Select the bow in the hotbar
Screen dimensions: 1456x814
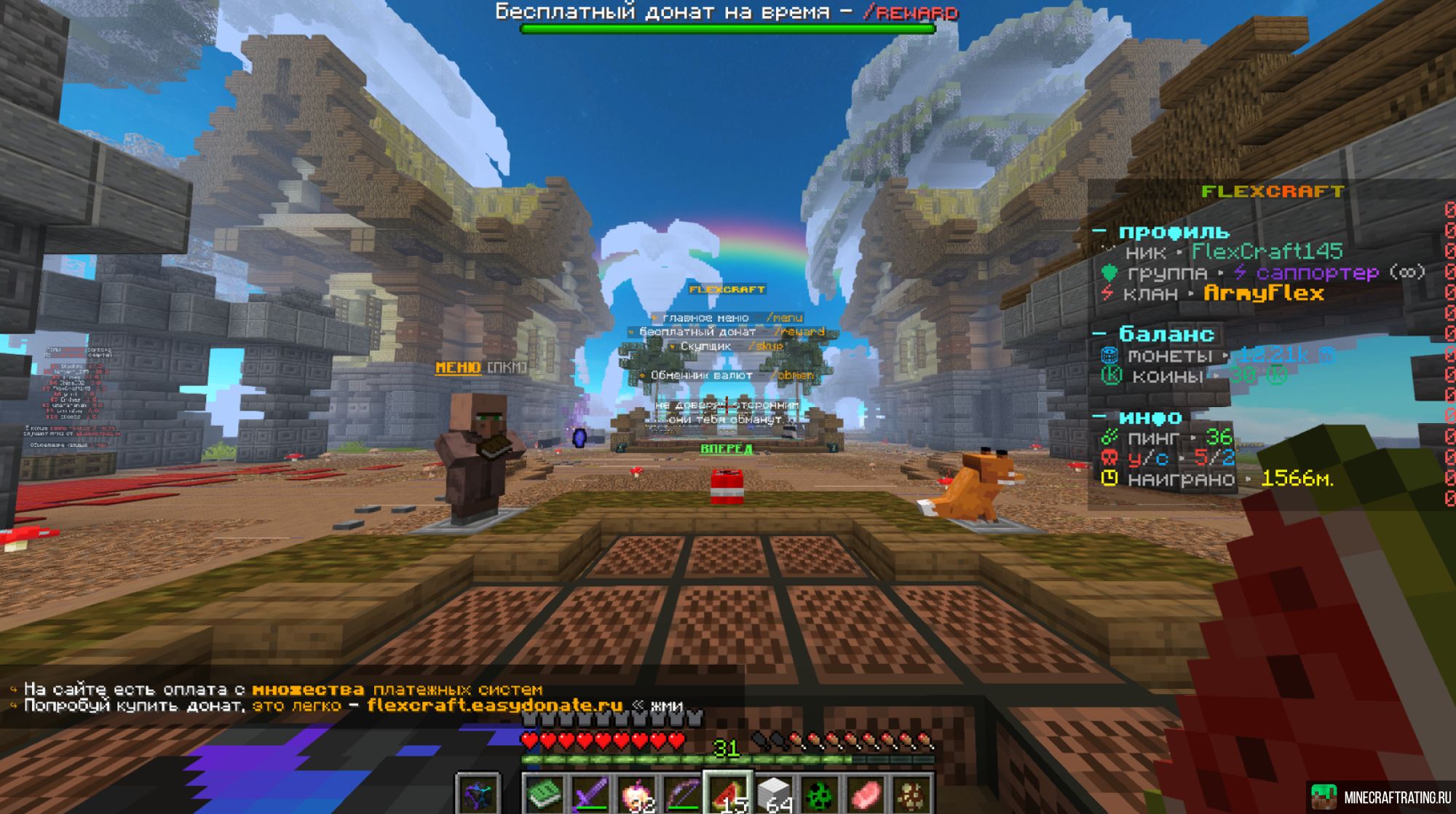tap(683, 794)
